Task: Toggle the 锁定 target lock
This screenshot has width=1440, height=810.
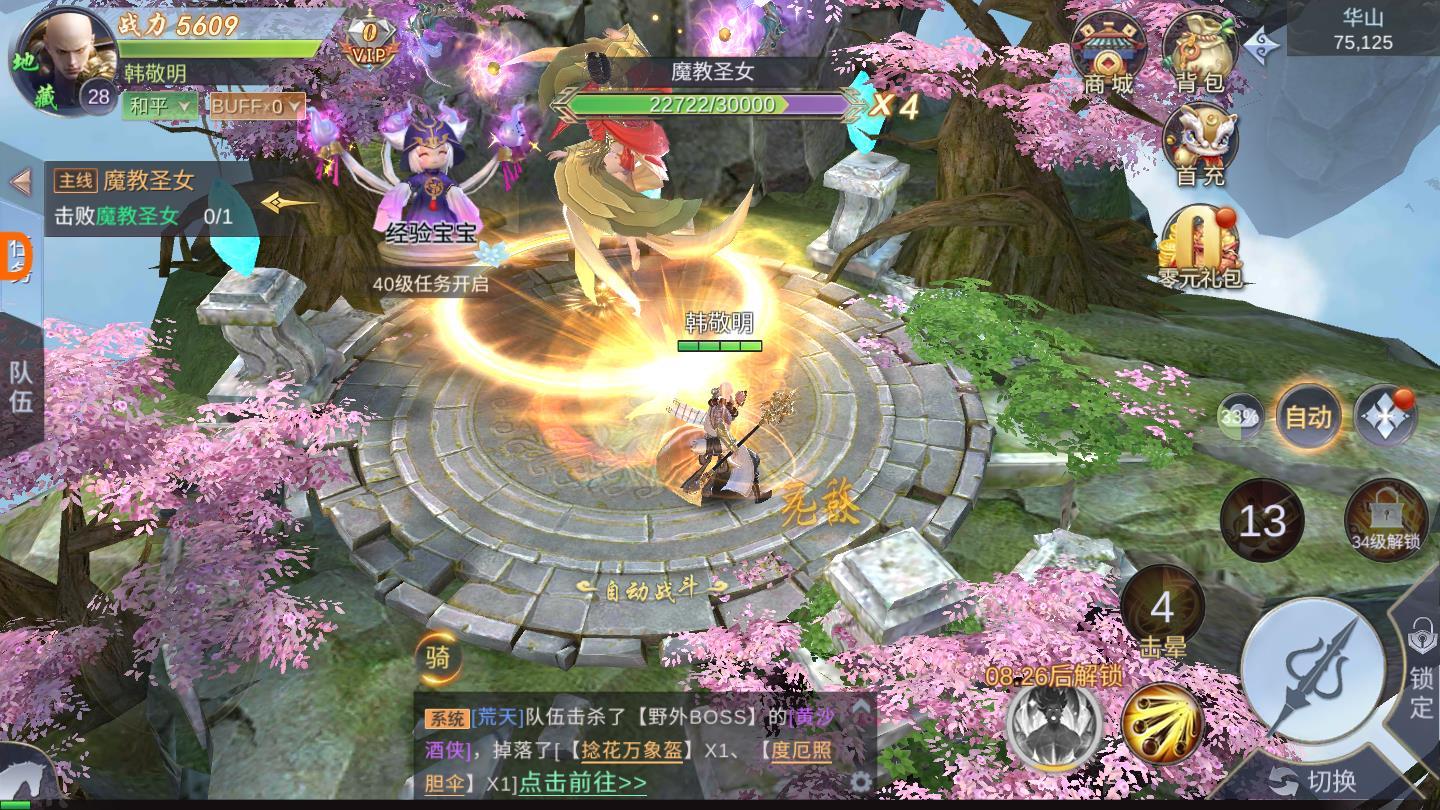Action: pos(1421,670)
